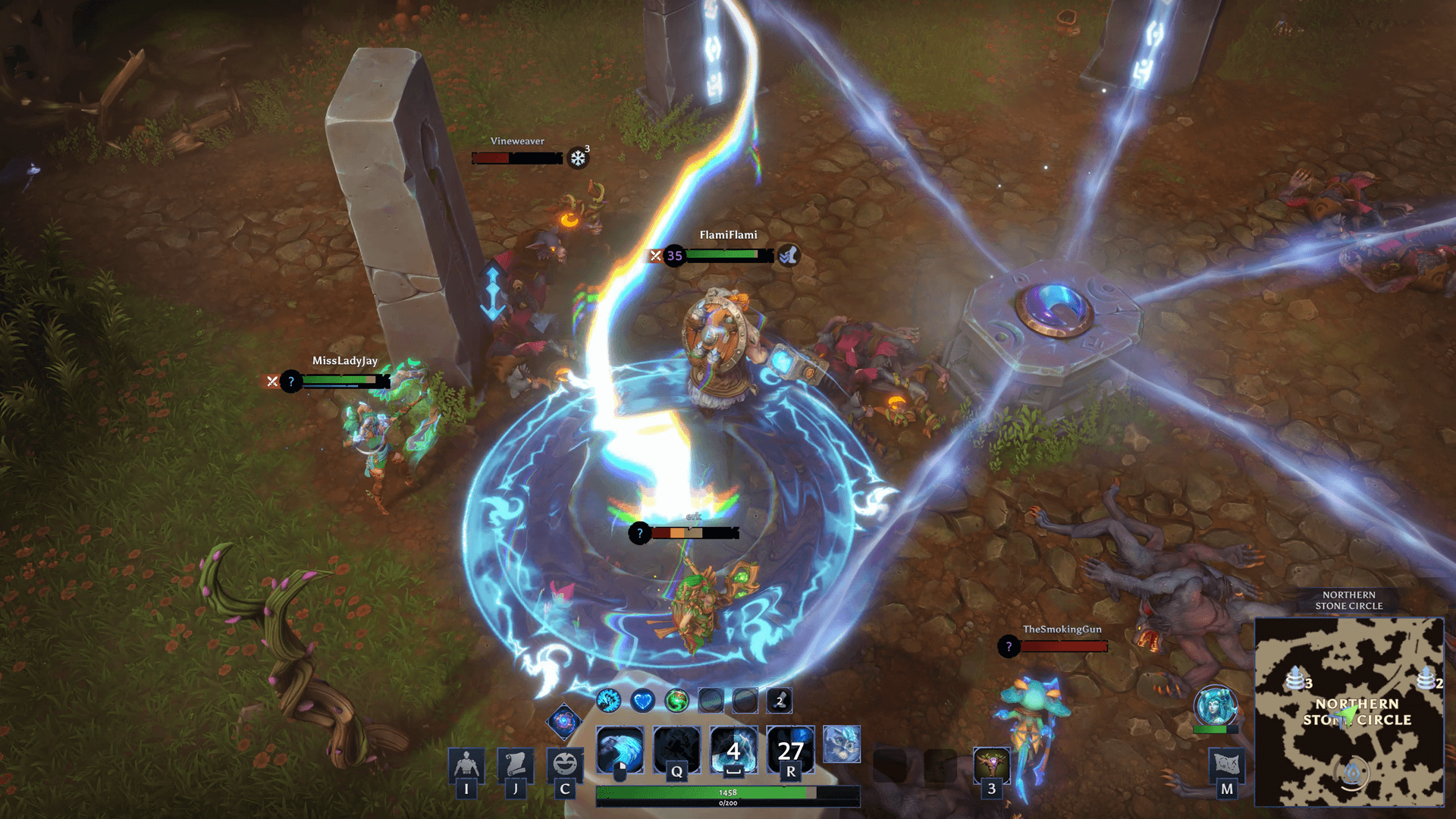Image resolution: width=1456 pixels, height=819 pixels.
Task: Open the laughing face emote button
Action: [x=564, y=764]
